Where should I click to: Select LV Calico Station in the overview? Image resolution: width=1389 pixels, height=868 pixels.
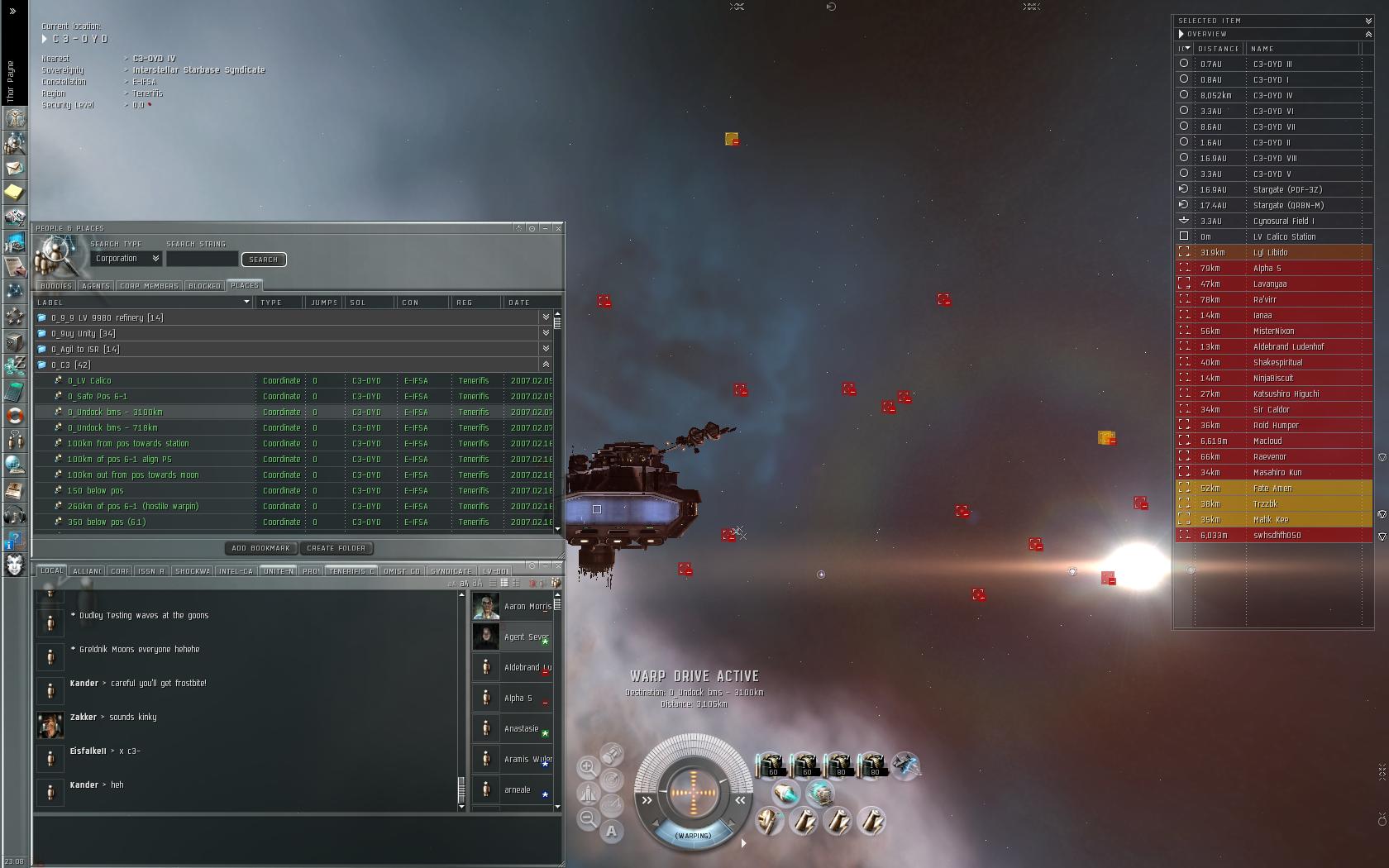click(1284, 237)
